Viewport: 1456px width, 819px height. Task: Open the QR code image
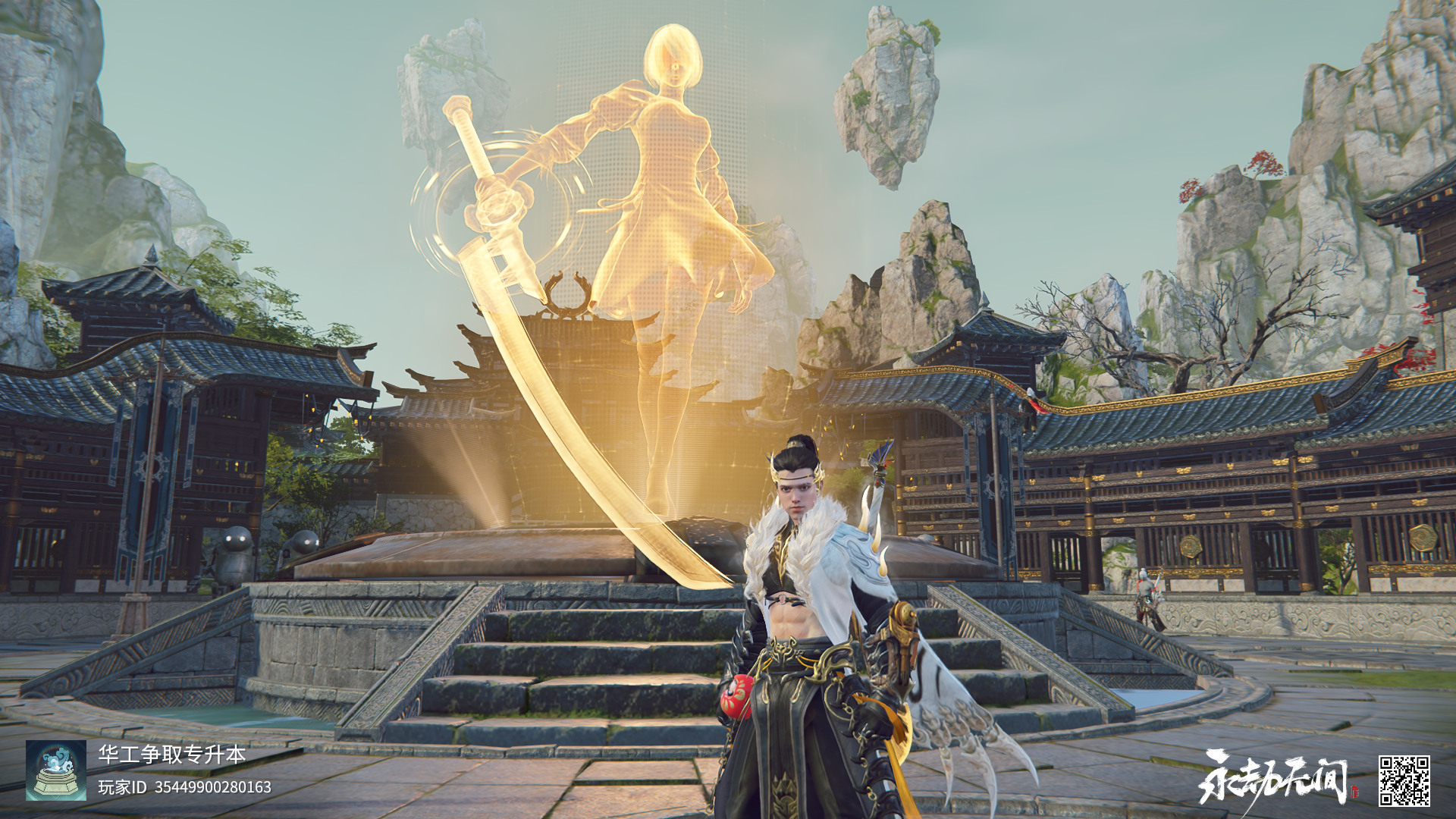(1404, 780)
